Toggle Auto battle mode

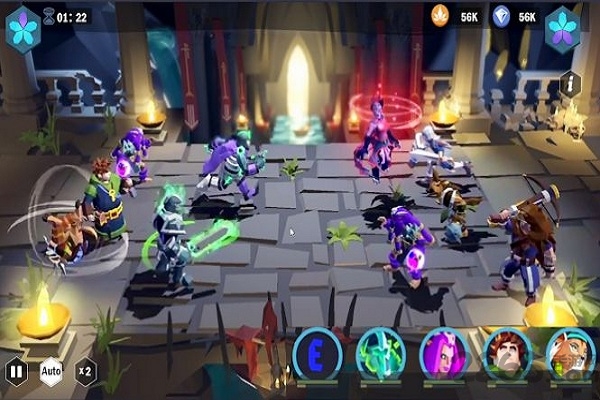pos(51,373)
